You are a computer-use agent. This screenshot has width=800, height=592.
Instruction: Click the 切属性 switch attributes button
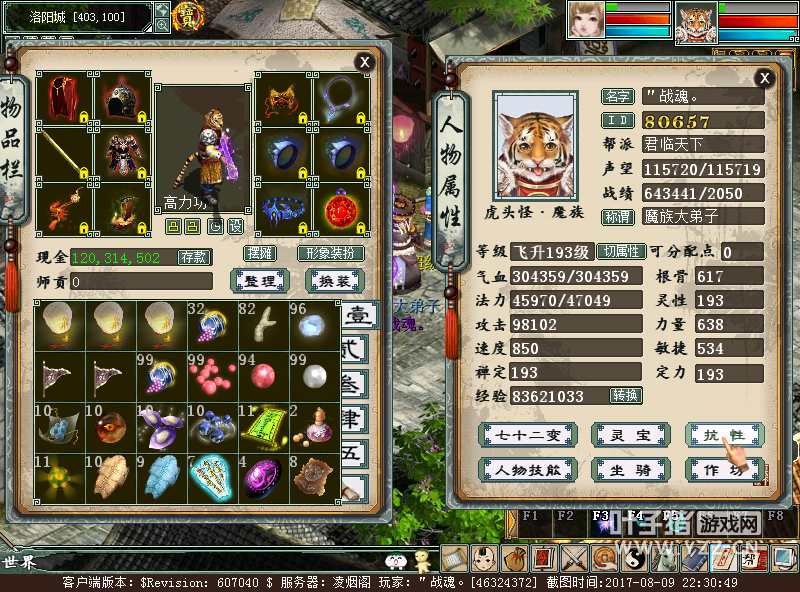pos(622,252)
